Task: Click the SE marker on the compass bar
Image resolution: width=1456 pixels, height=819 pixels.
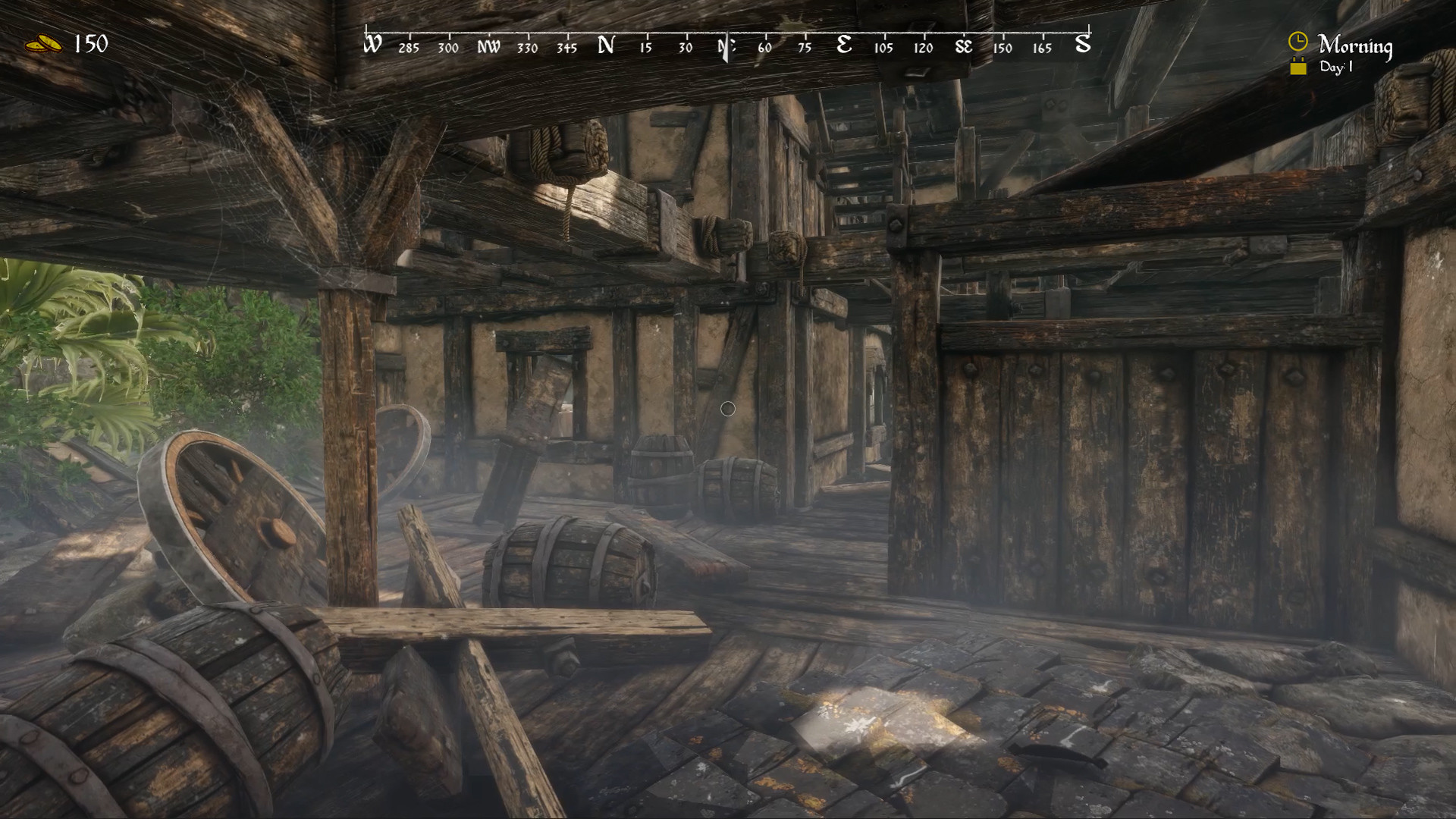Action: point(963,46)
